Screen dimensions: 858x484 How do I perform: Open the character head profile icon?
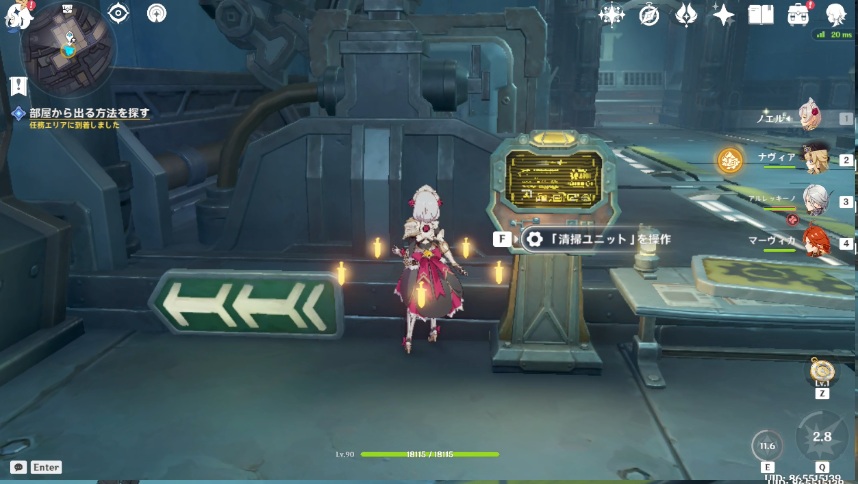pyautogui.click(x=836, y=15)
